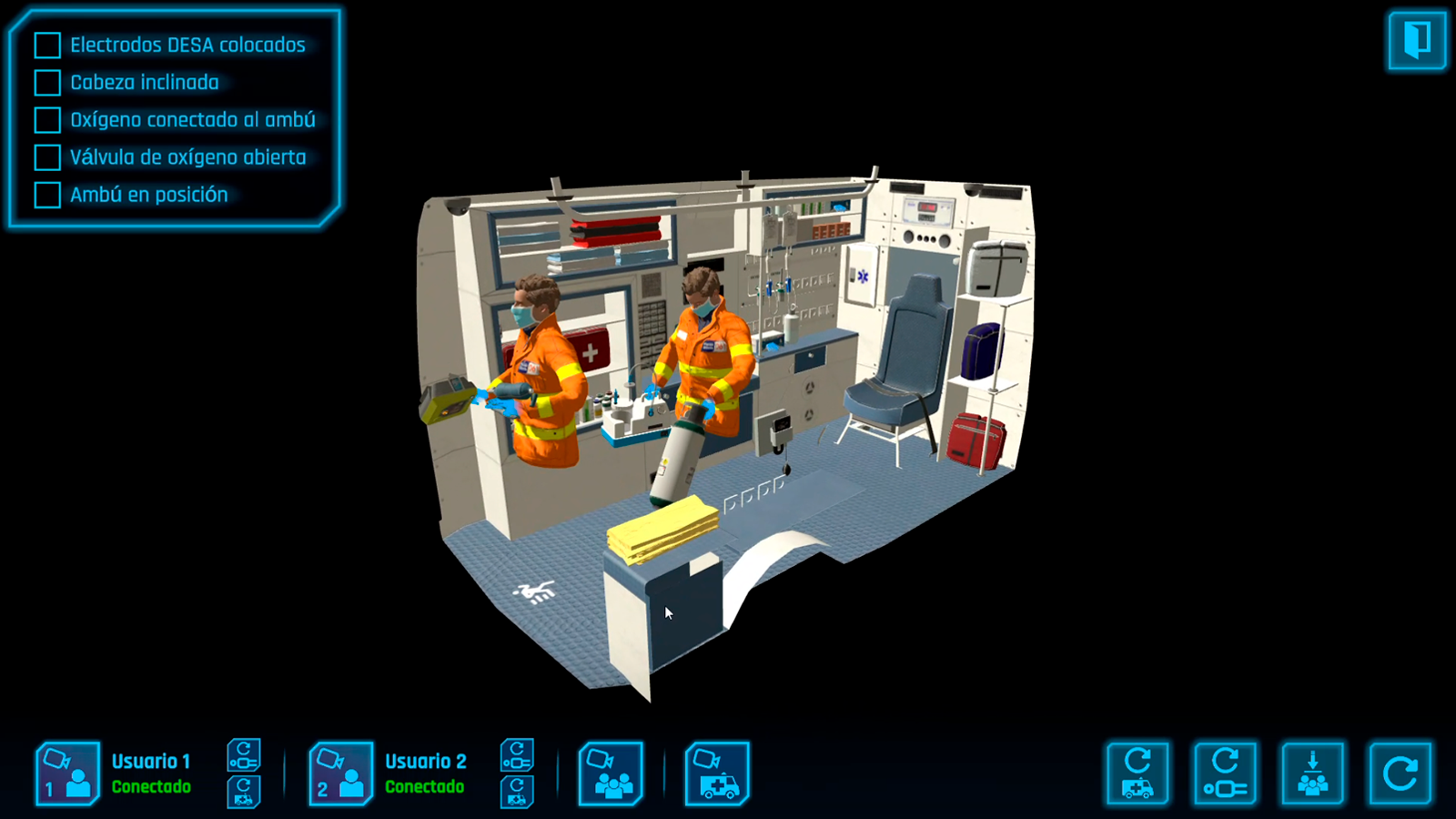This screenshot has height=819, width=1456.
Task: Tick the Válvula de oxígeno abierta checkbox
Action: click(x=45, y=157)
